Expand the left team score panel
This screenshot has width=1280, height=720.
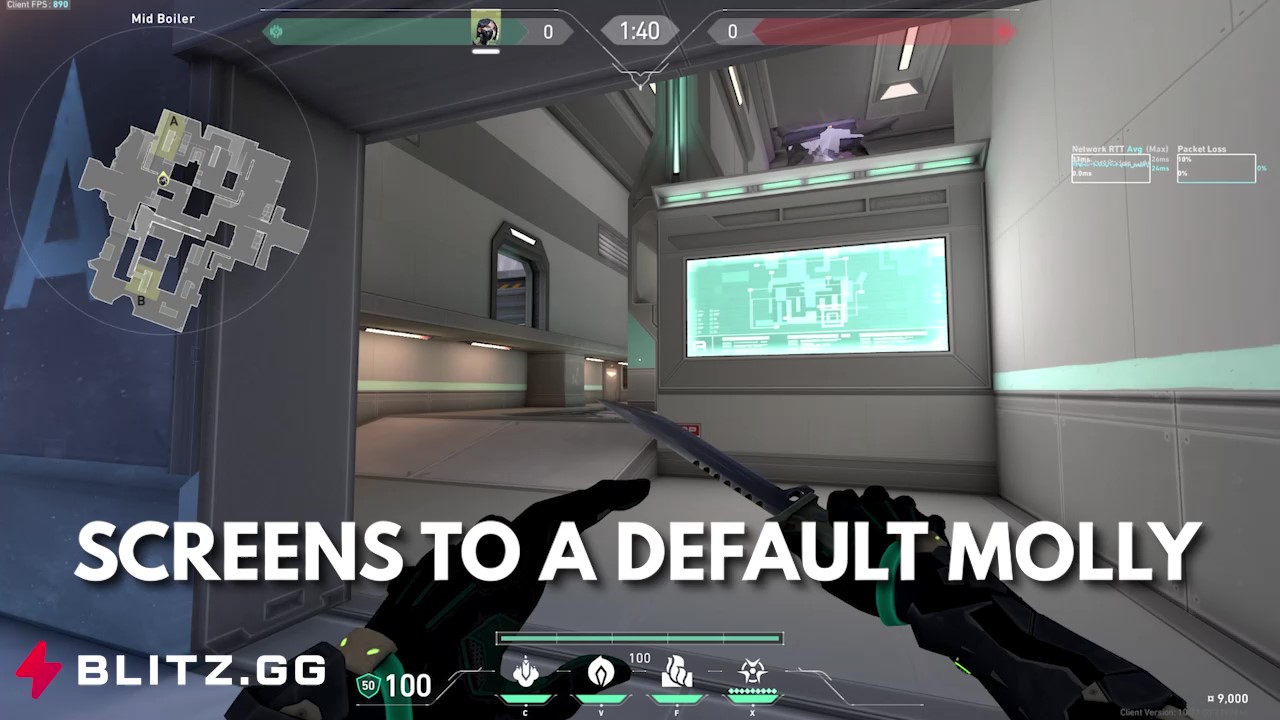pyautogui.click(x=548, y=31)
